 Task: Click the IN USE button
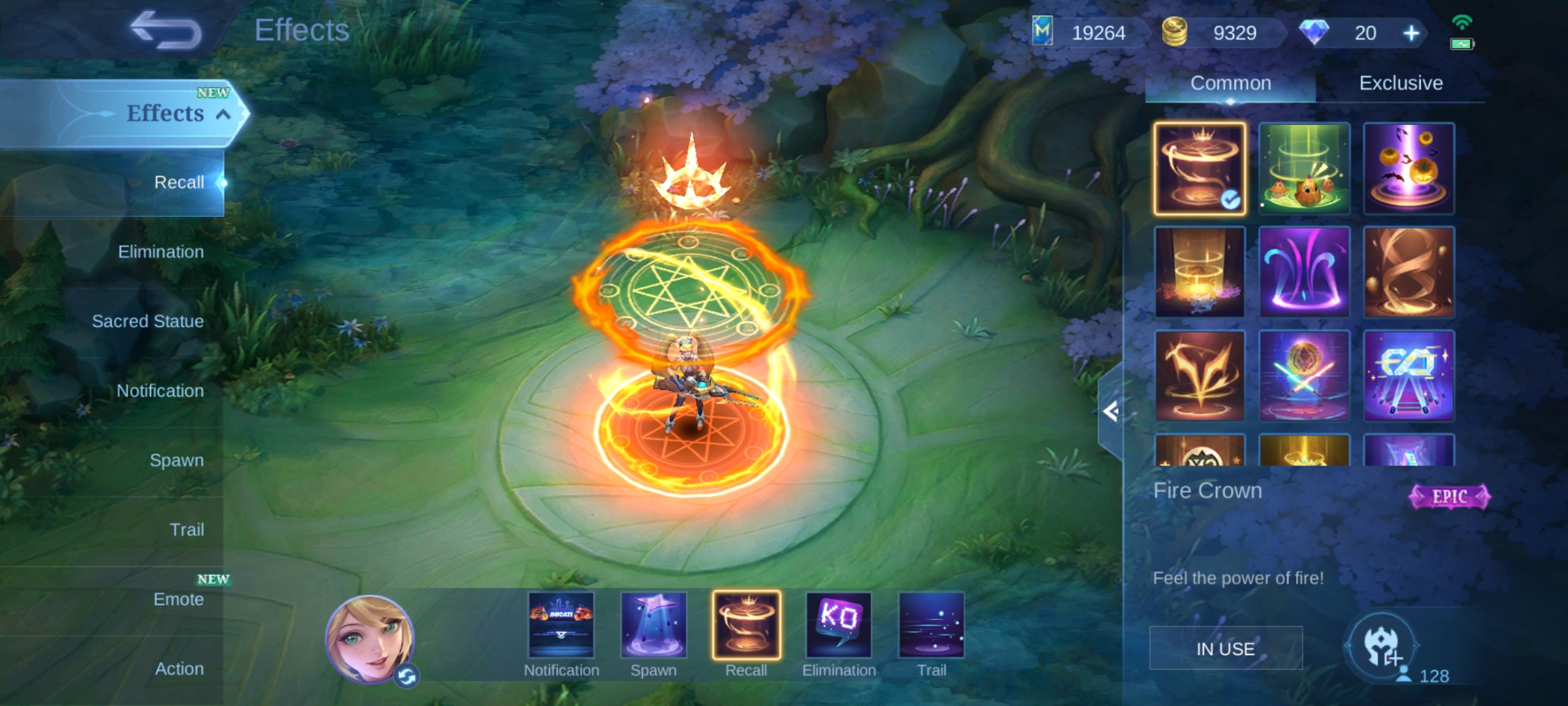1226,648
